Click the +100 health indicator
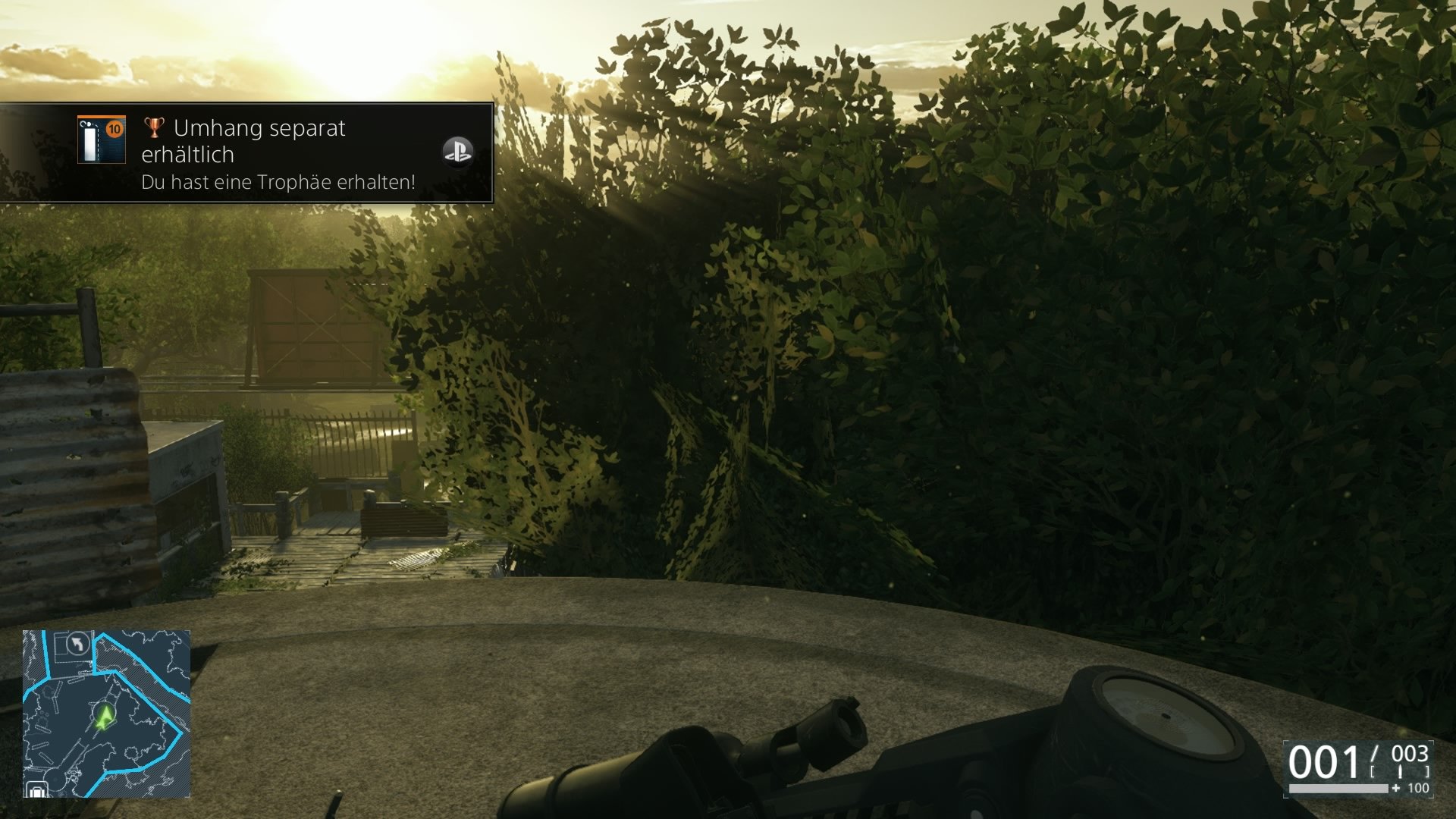1456x819 pixels. pyautogui.click(x=1412, y=789)
